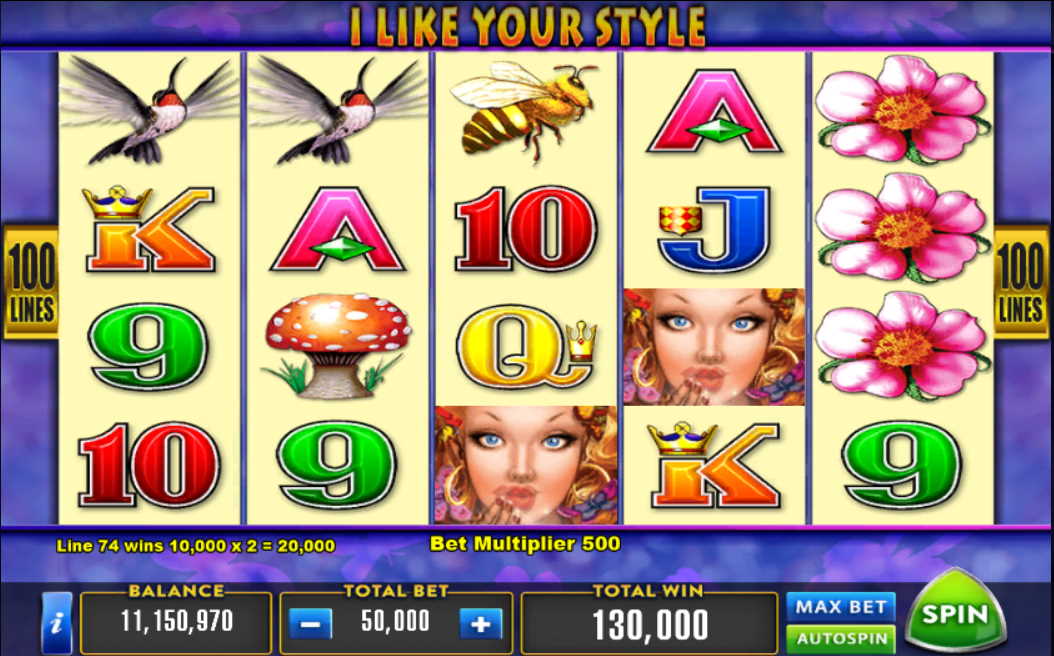
Task: Increase total bet with the plus button
Action: click(480, 624)
